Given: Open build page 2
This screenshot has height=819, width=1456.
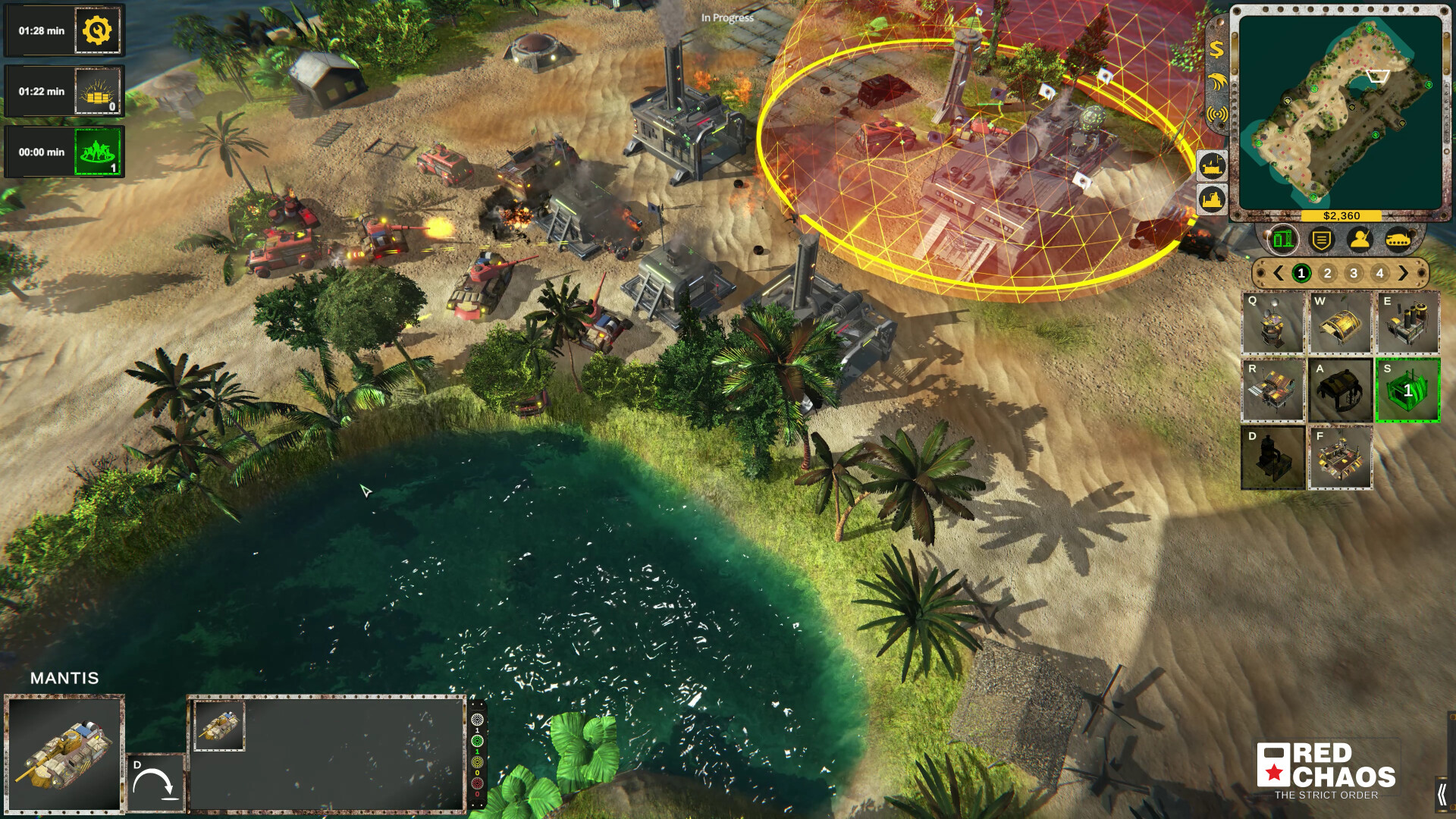Looking at the screenshot, I should (x=1328, y=271).
